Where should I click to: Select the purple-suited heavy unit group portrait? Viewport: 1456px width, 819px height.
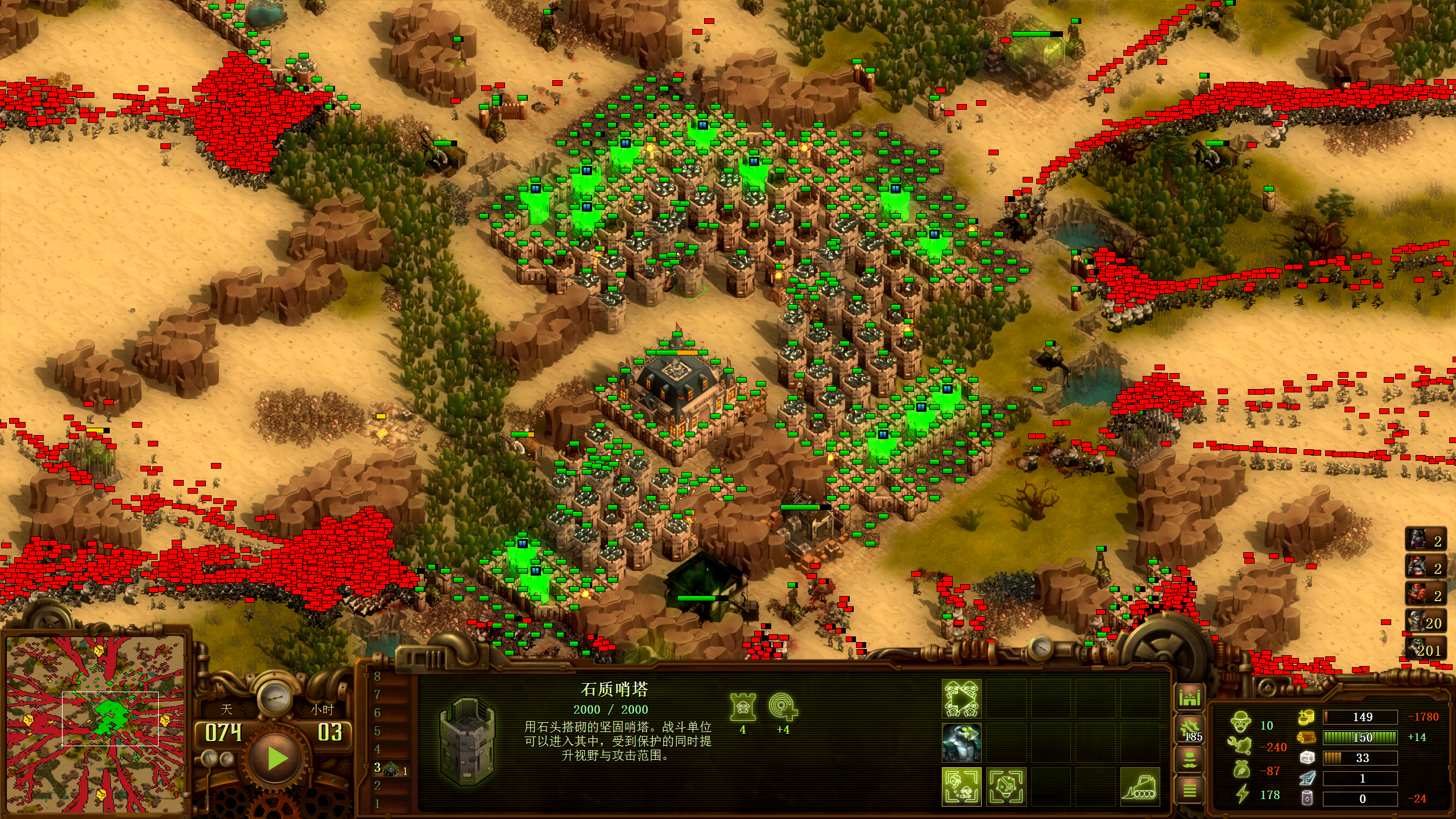[x=1425, y=540]
